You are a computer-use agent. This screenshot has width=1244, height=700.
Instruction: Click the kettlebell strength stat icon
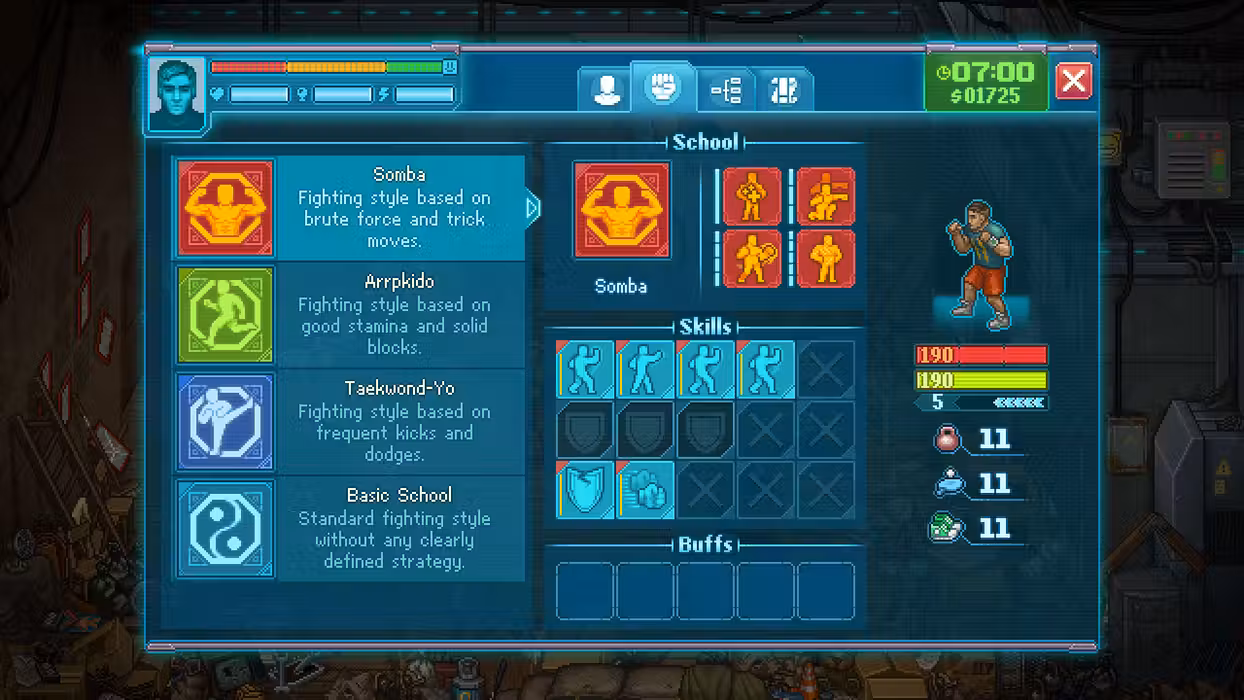pos(947,439)
